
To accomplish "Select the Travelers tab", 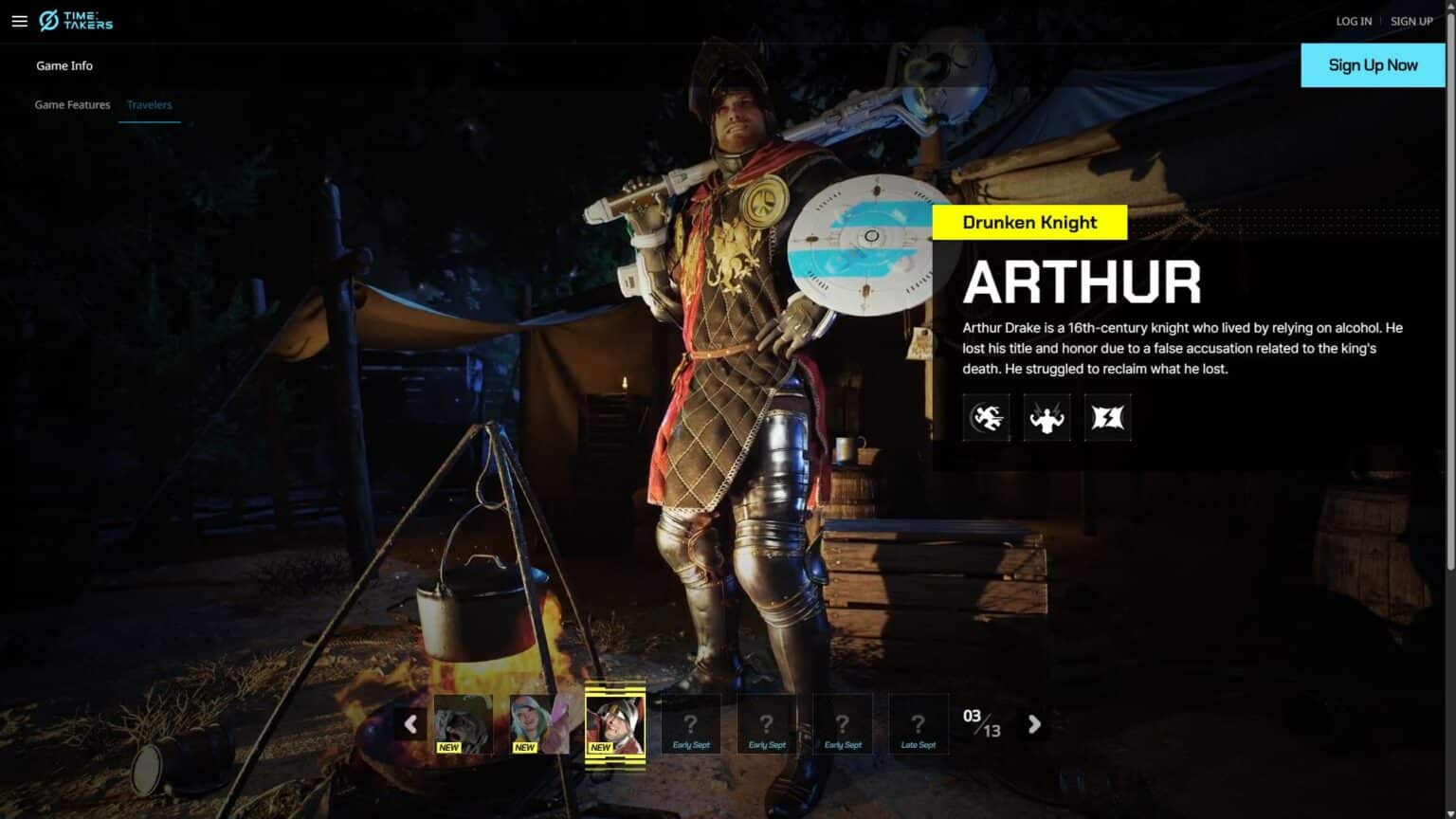I will pos(149,105).
